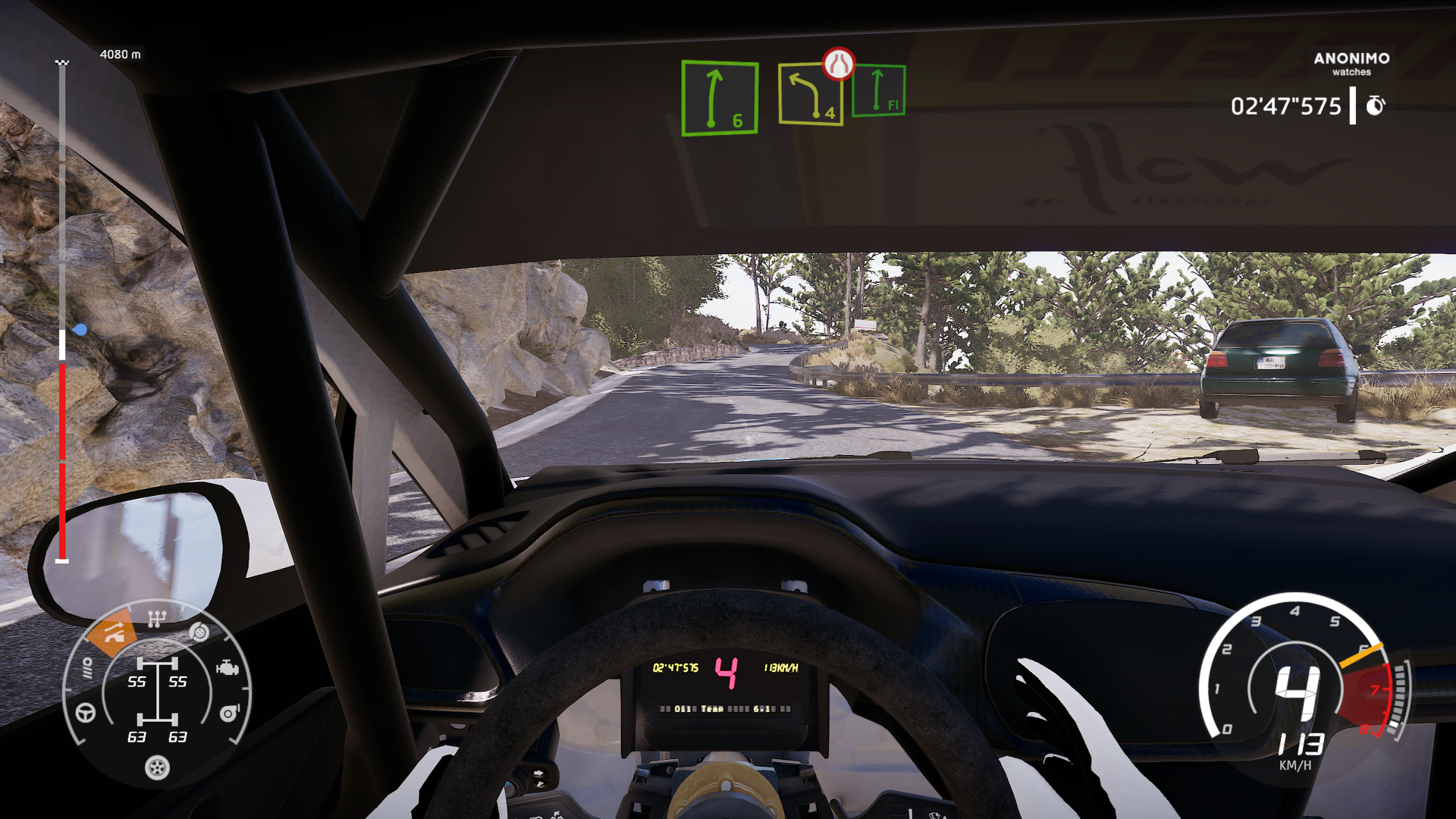Click the stopwatch icon beside the stage timer
Screen dimensions: 1456x819
click(x=1376, y=105)
